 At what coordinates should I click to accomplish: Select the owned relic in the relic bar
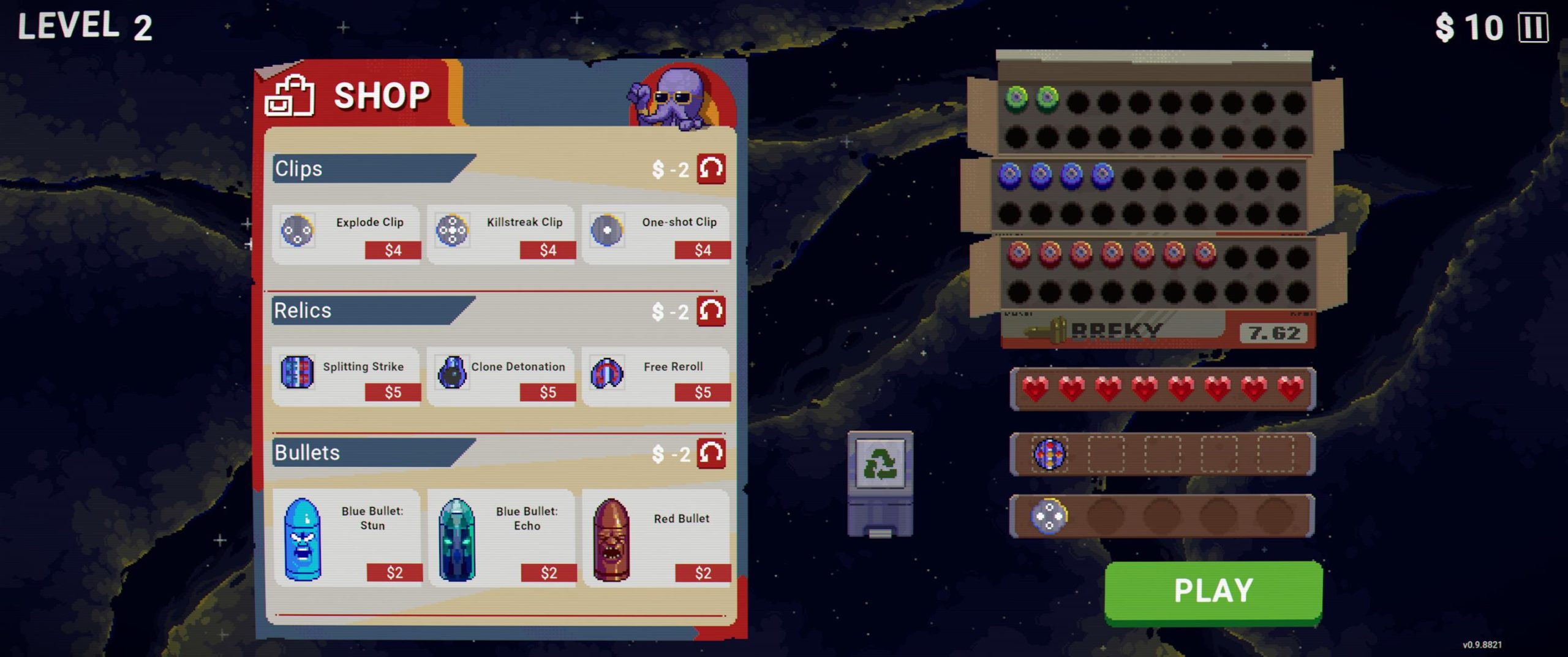[x=1049, y=454]
